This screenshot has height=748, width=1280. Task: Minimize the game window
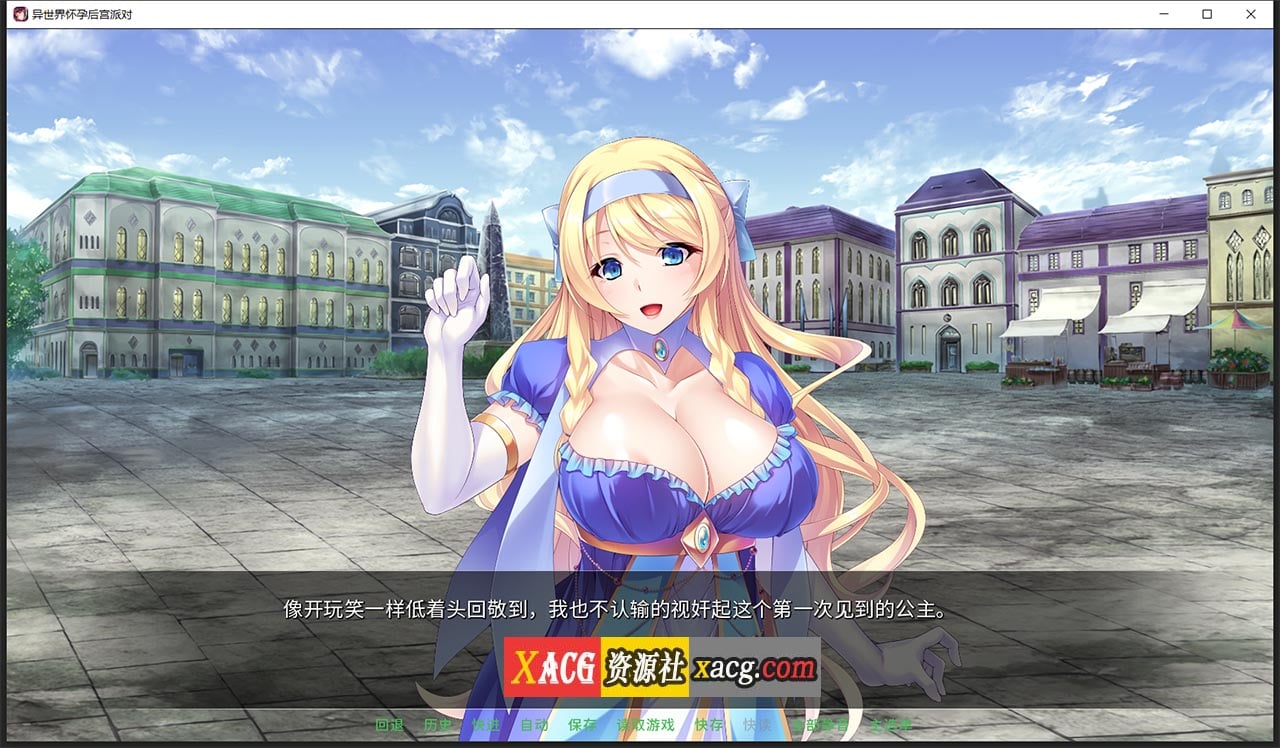point(1166,14)
